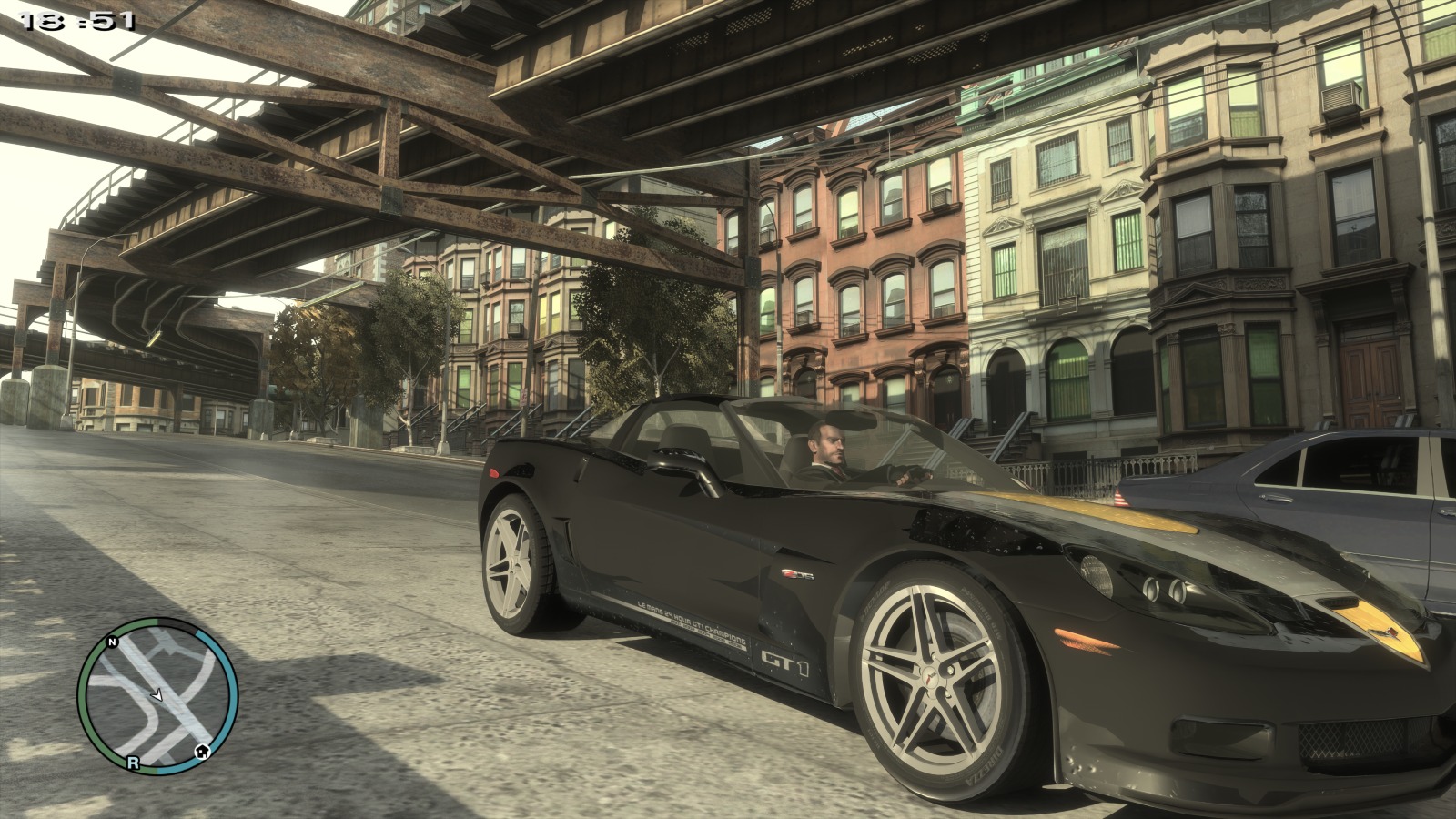Click the safehouse blip on the radar
This screenshot has width=1456, height=819.
(202, 752)
